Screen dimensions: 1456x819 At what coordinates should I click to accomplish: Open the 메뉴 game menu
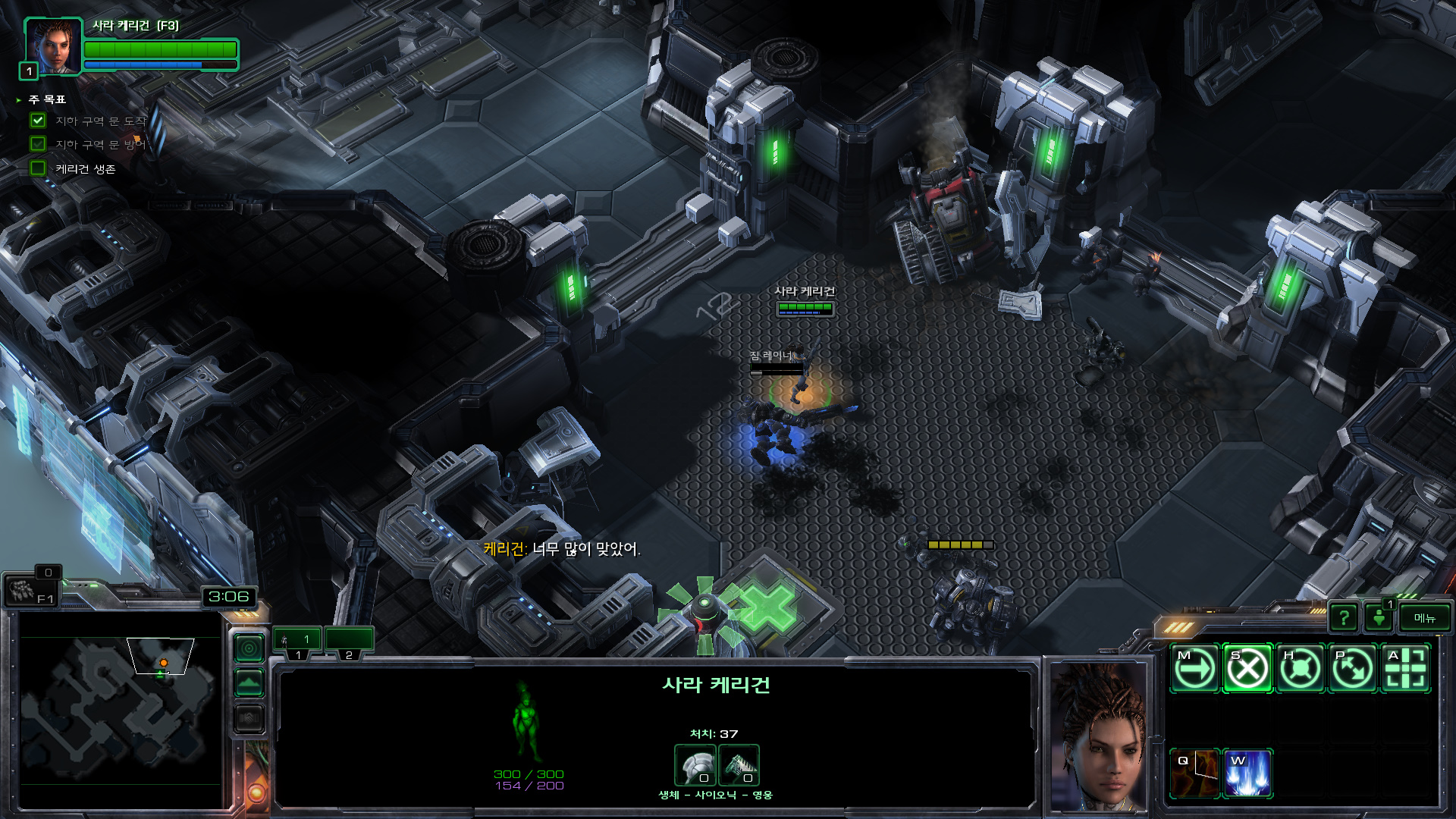point(1424,618)
